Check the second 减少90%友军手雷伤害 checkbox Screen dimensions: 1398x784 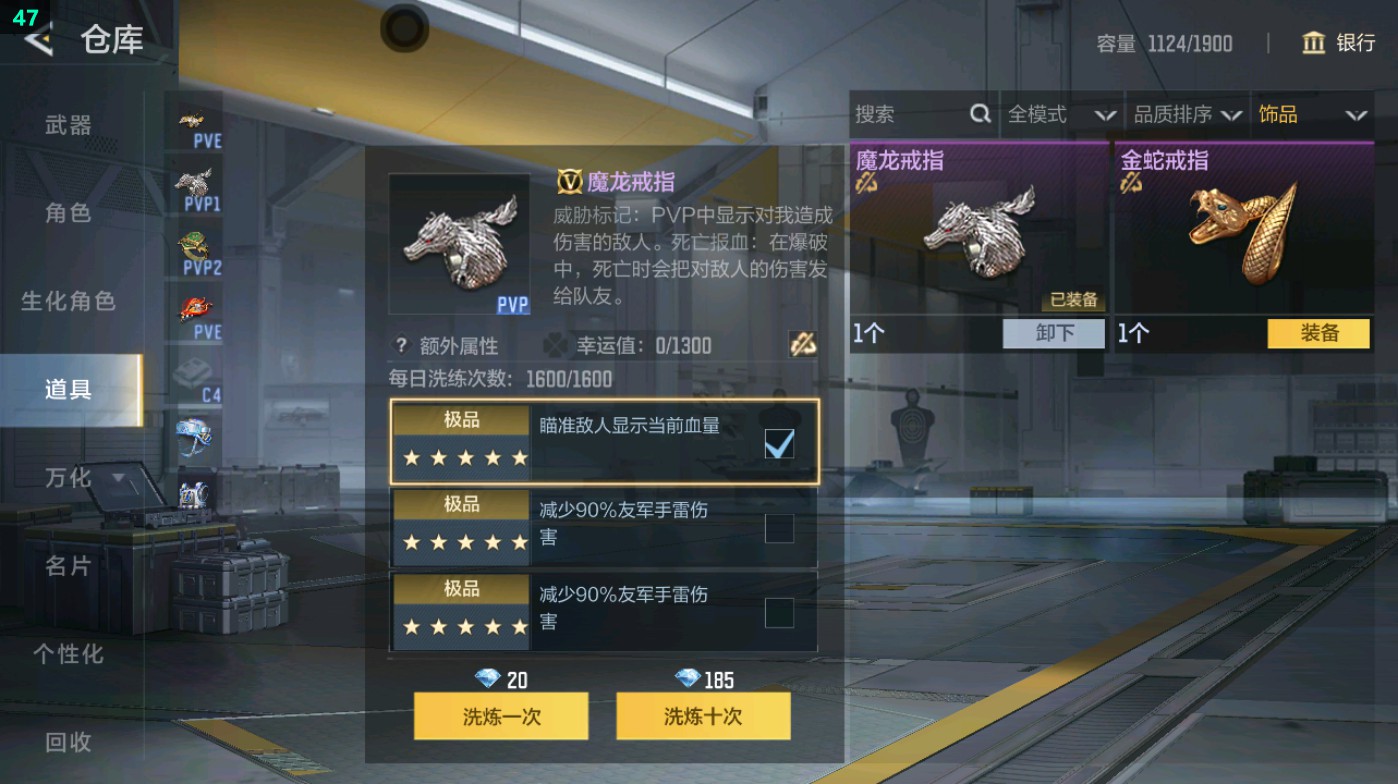[777, 526]
